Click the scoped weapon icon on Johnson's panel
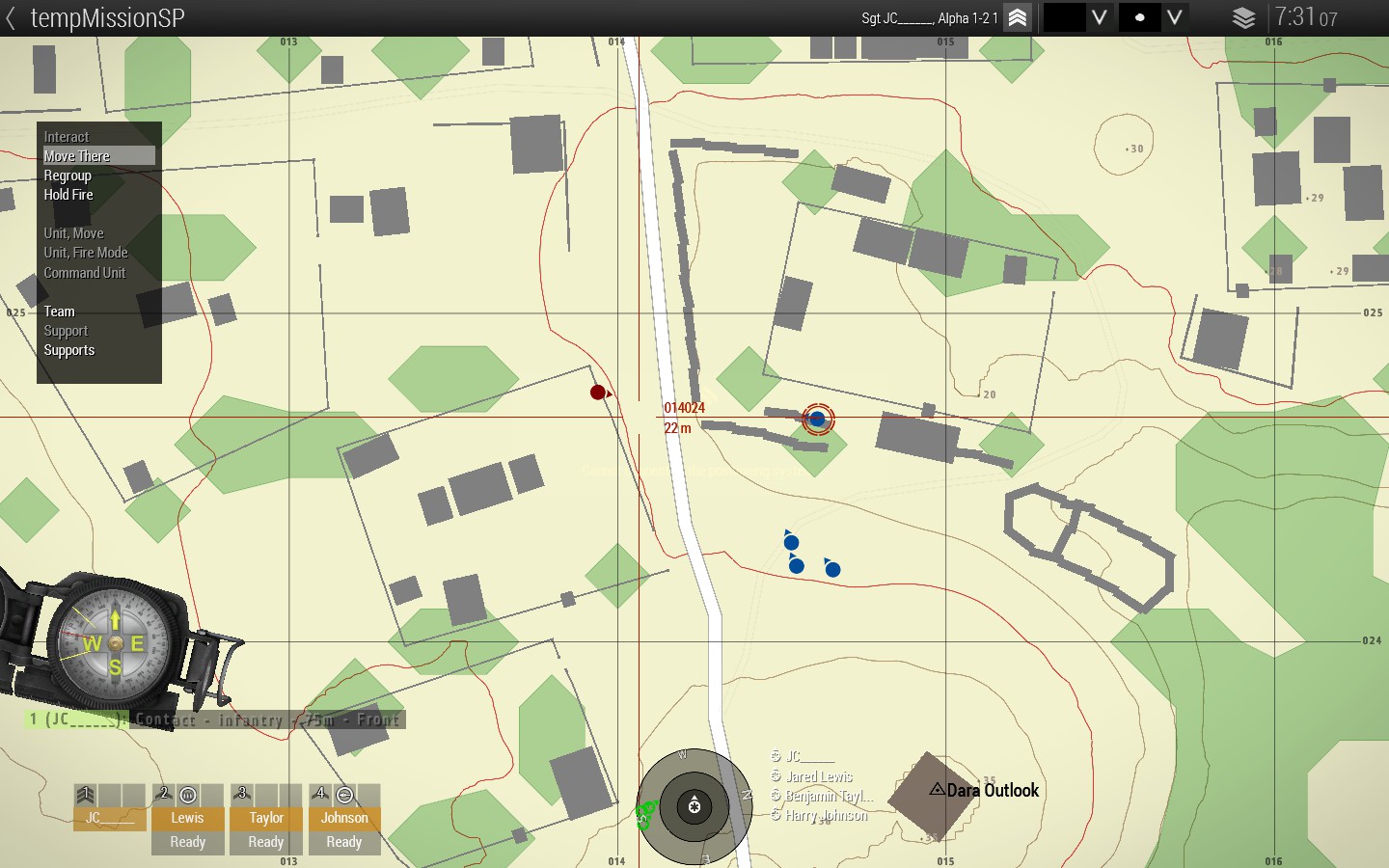1389x868 pixels. [343, 793]
